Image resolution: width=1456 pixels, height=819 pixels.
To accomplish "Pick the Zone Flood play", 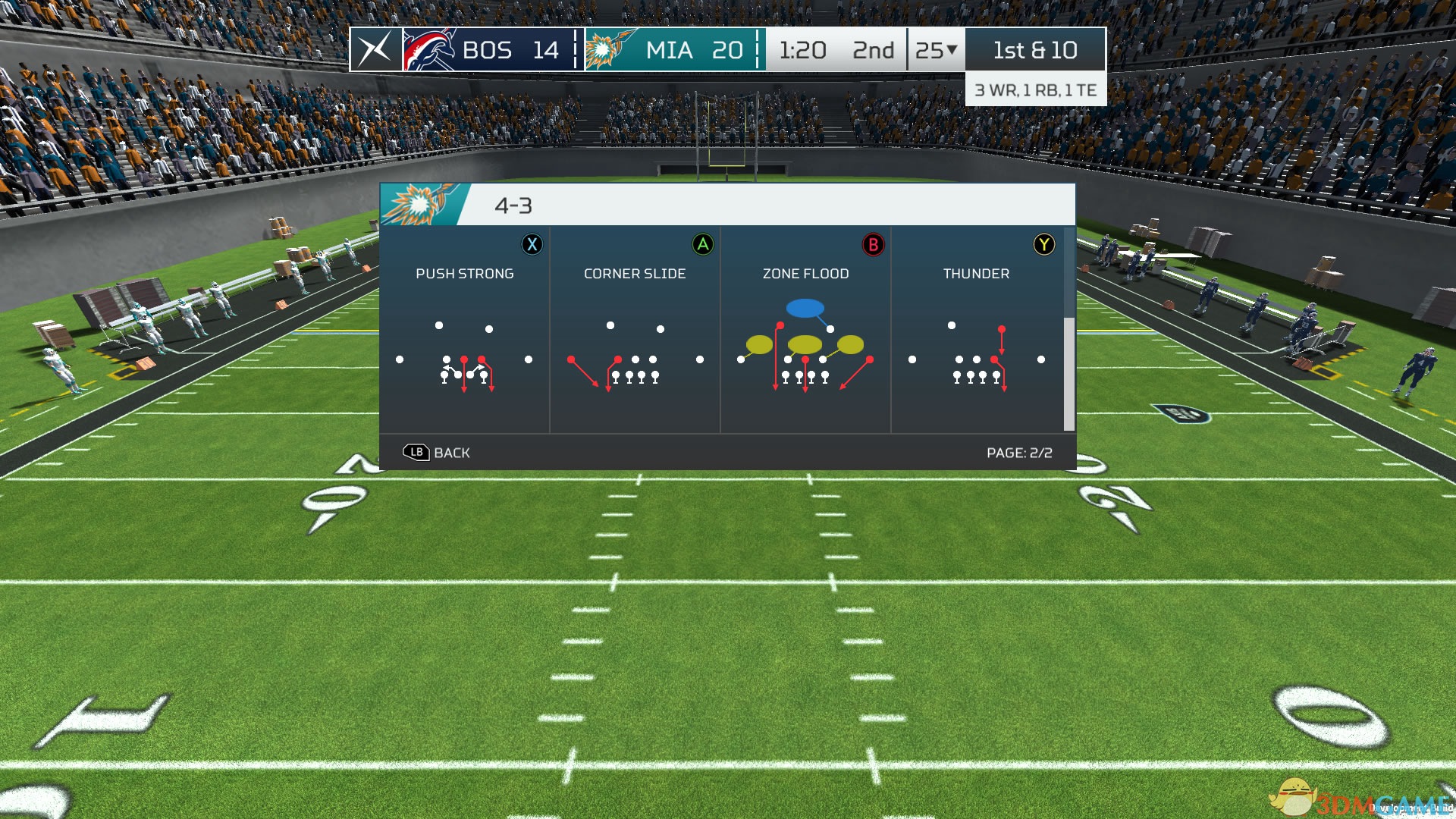I will (805, 330).
